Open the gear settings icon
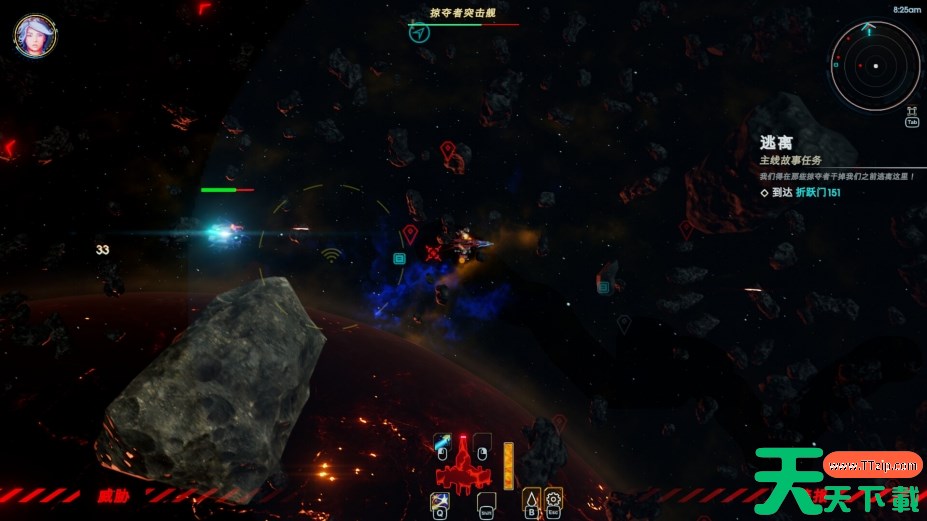This screenshot has height=521, width=927. [553, 498]
